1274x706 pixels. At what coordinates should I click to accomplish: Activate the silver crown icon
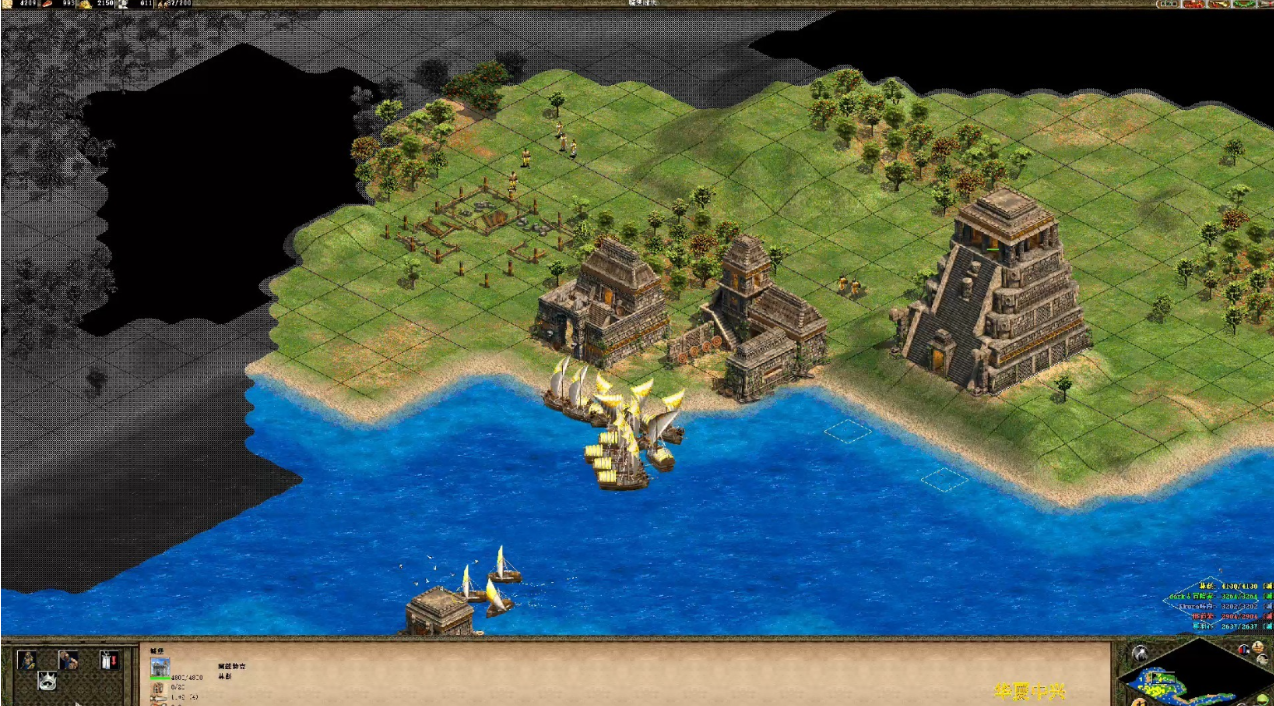47,681
